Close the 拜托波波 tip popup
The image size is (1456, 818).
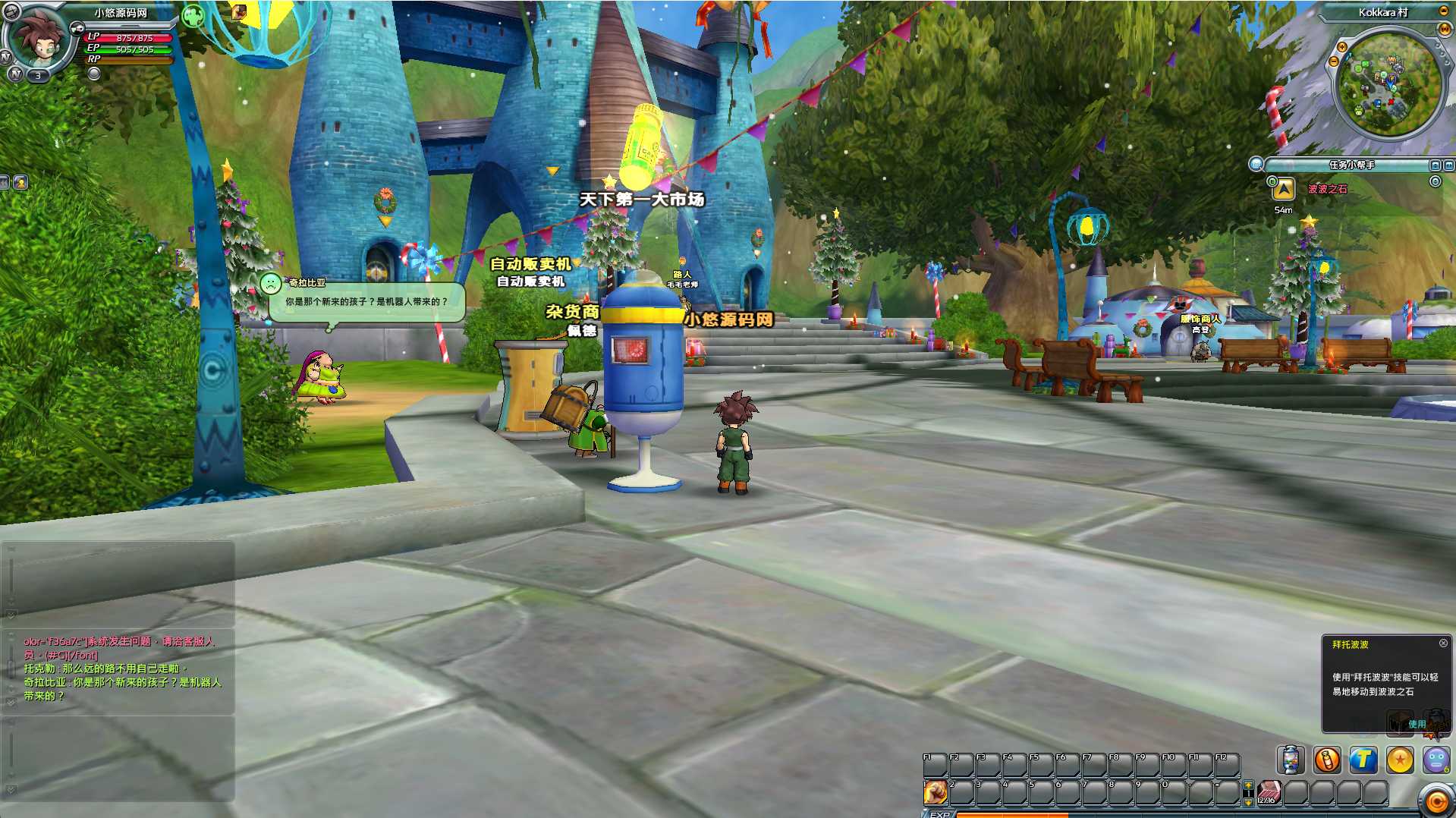click(x=1443, y=643)
